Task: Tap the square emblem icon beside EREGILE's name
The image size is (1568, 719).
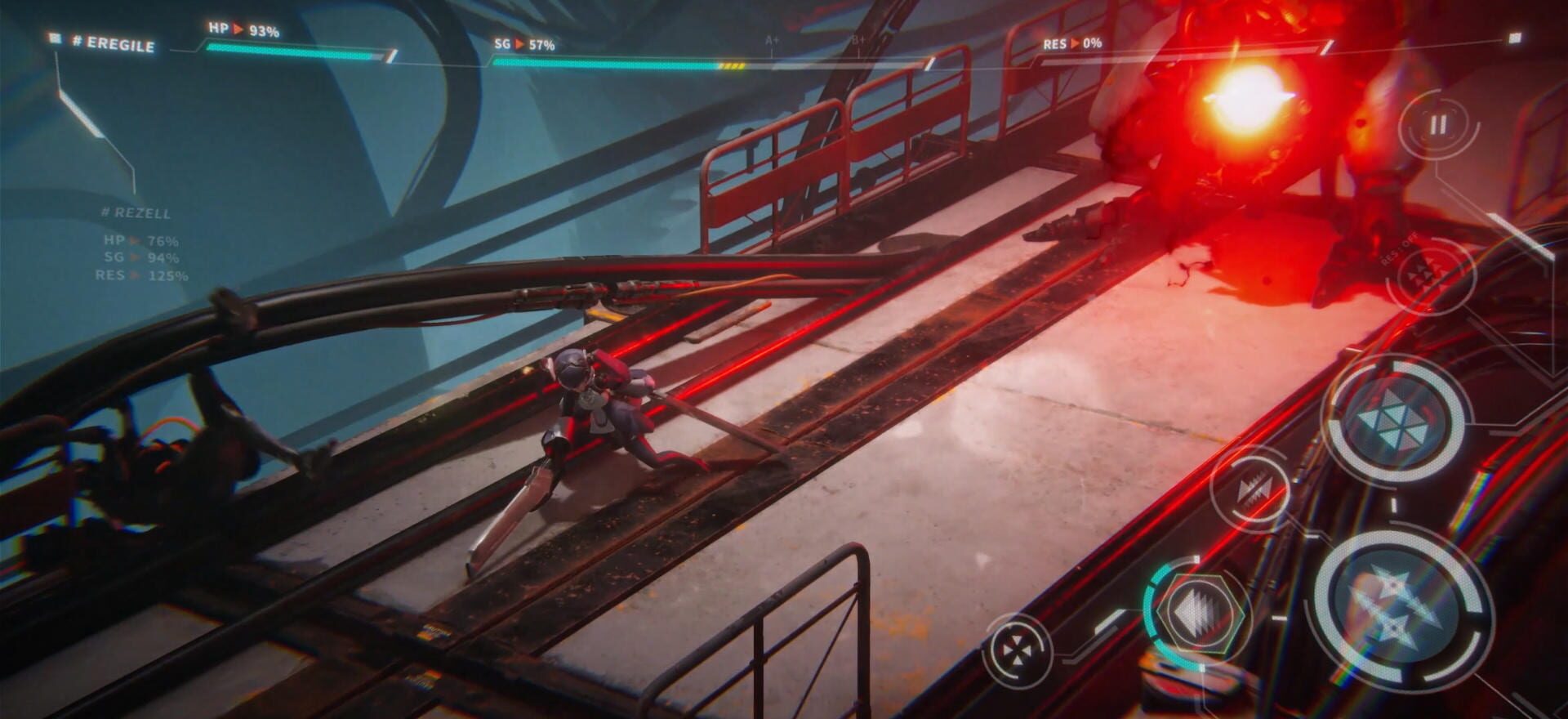Action: (x=54, y=38)
